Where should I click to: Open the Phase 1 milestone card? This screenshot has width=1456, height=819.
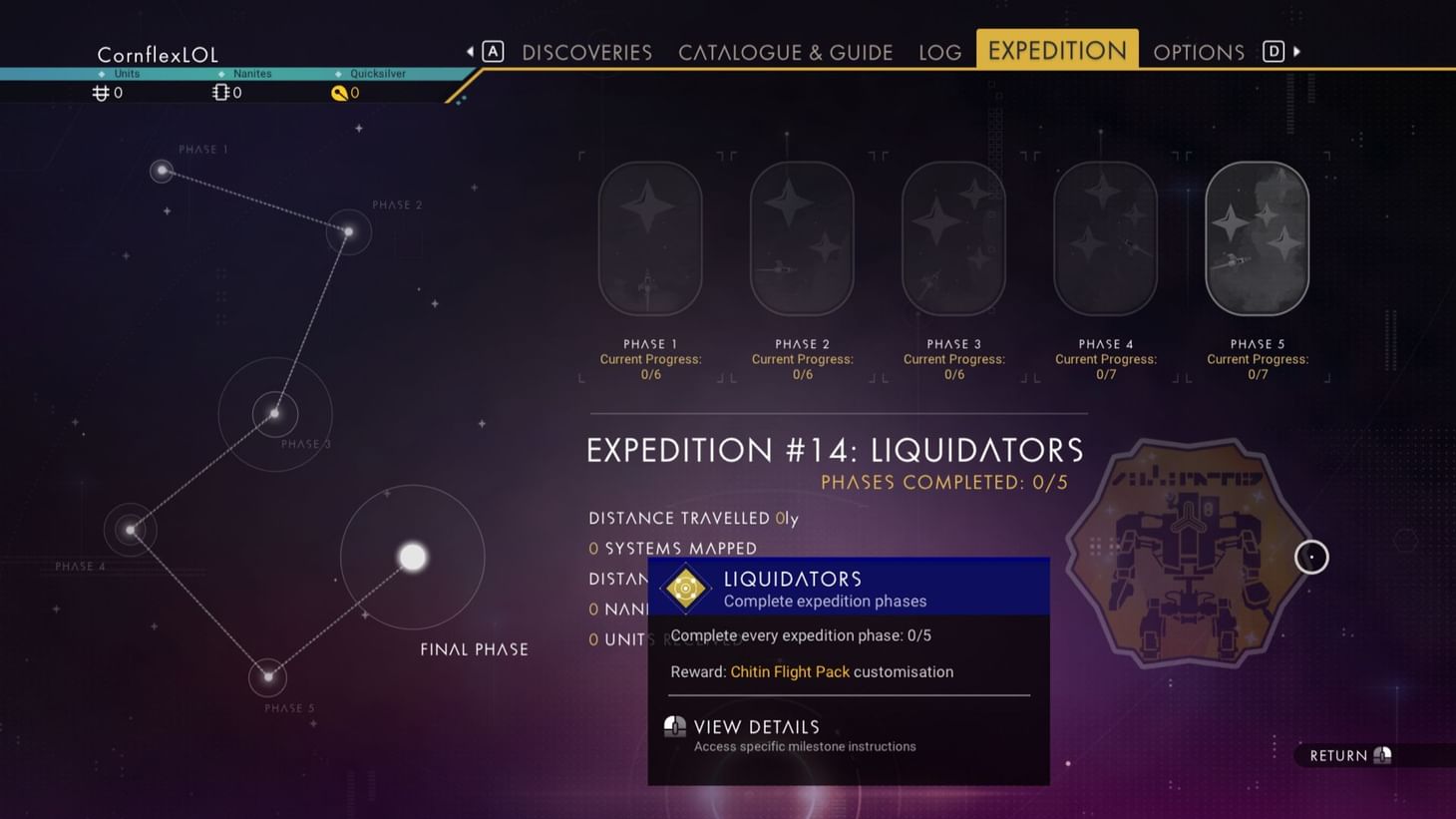coord(649,237)
